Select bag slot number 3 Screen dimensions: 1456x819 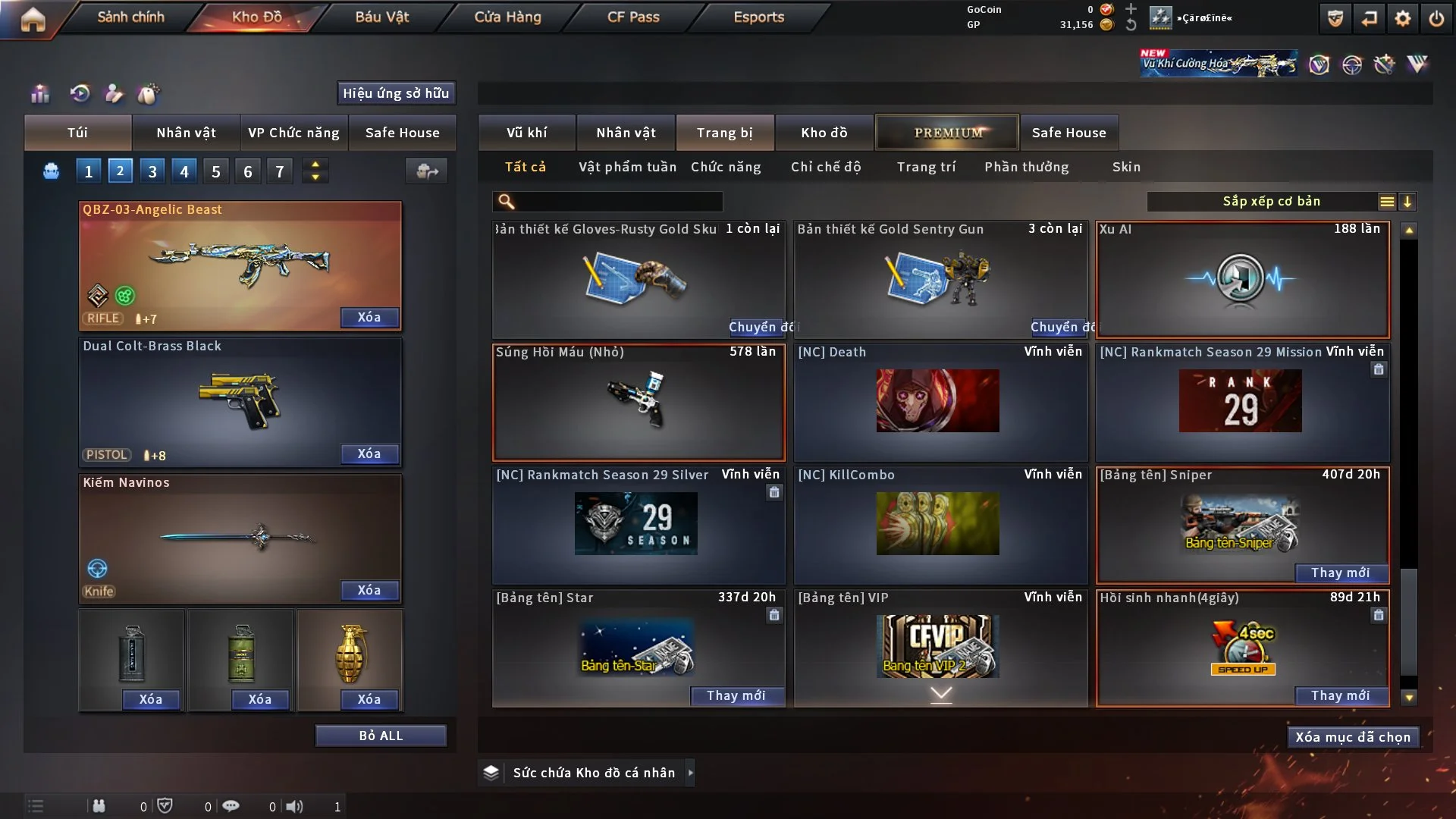pyautogui.click(x=152, y=171)
